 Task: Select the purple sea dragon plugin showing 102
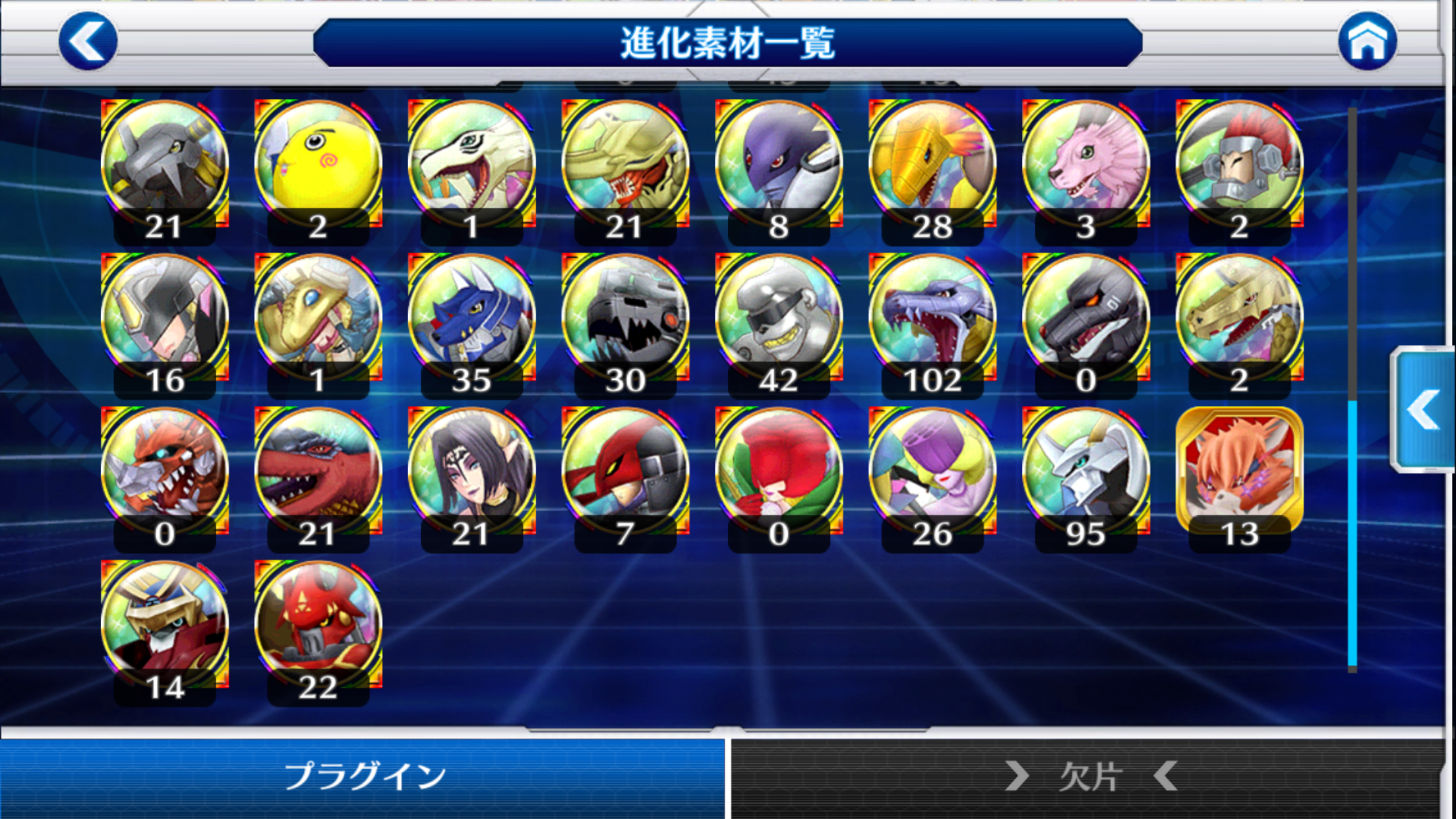click(x=932, y=318)
